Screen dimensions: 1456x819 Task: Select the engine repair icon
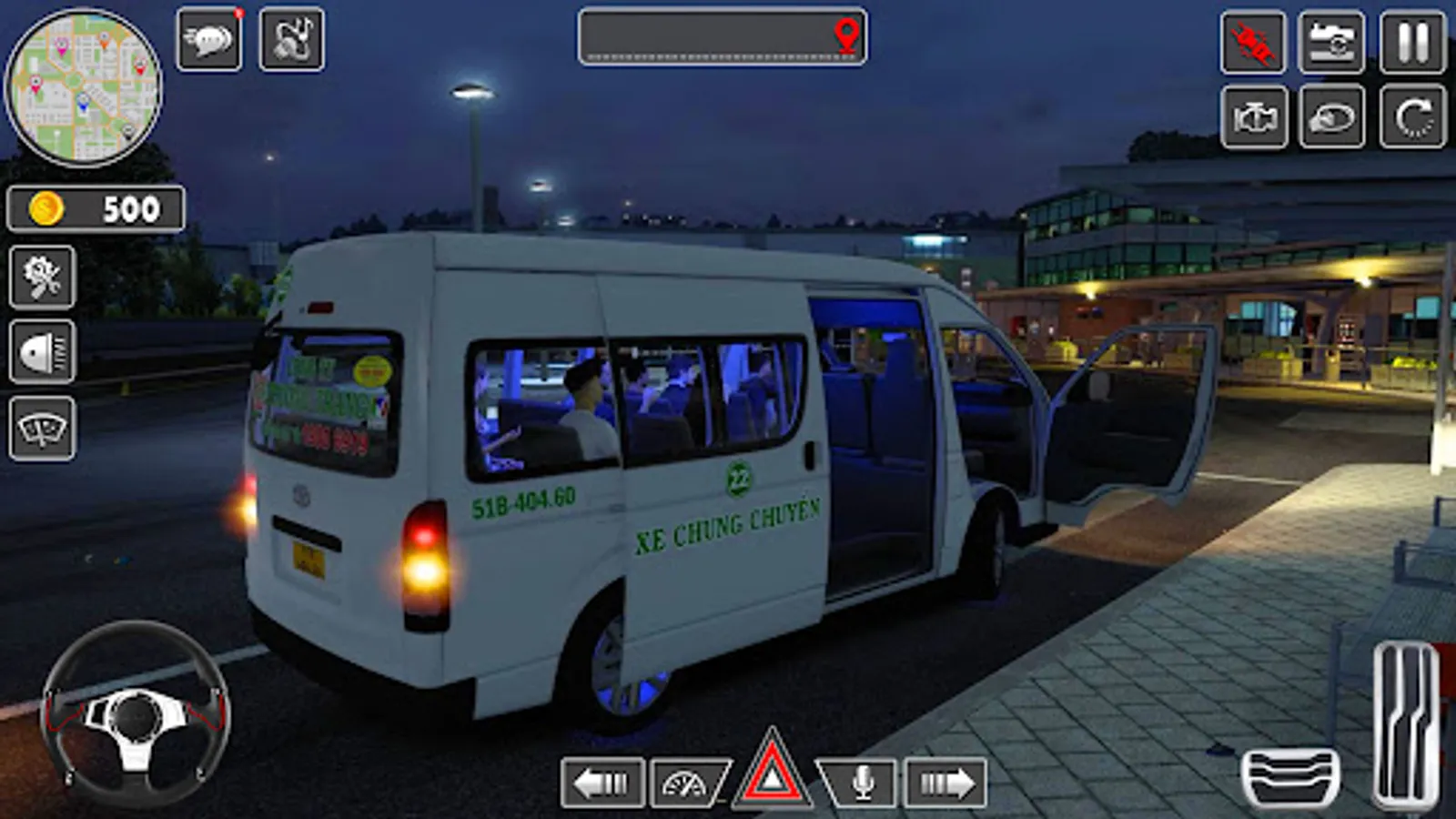pyautogui.click(x=1254, y=118)
